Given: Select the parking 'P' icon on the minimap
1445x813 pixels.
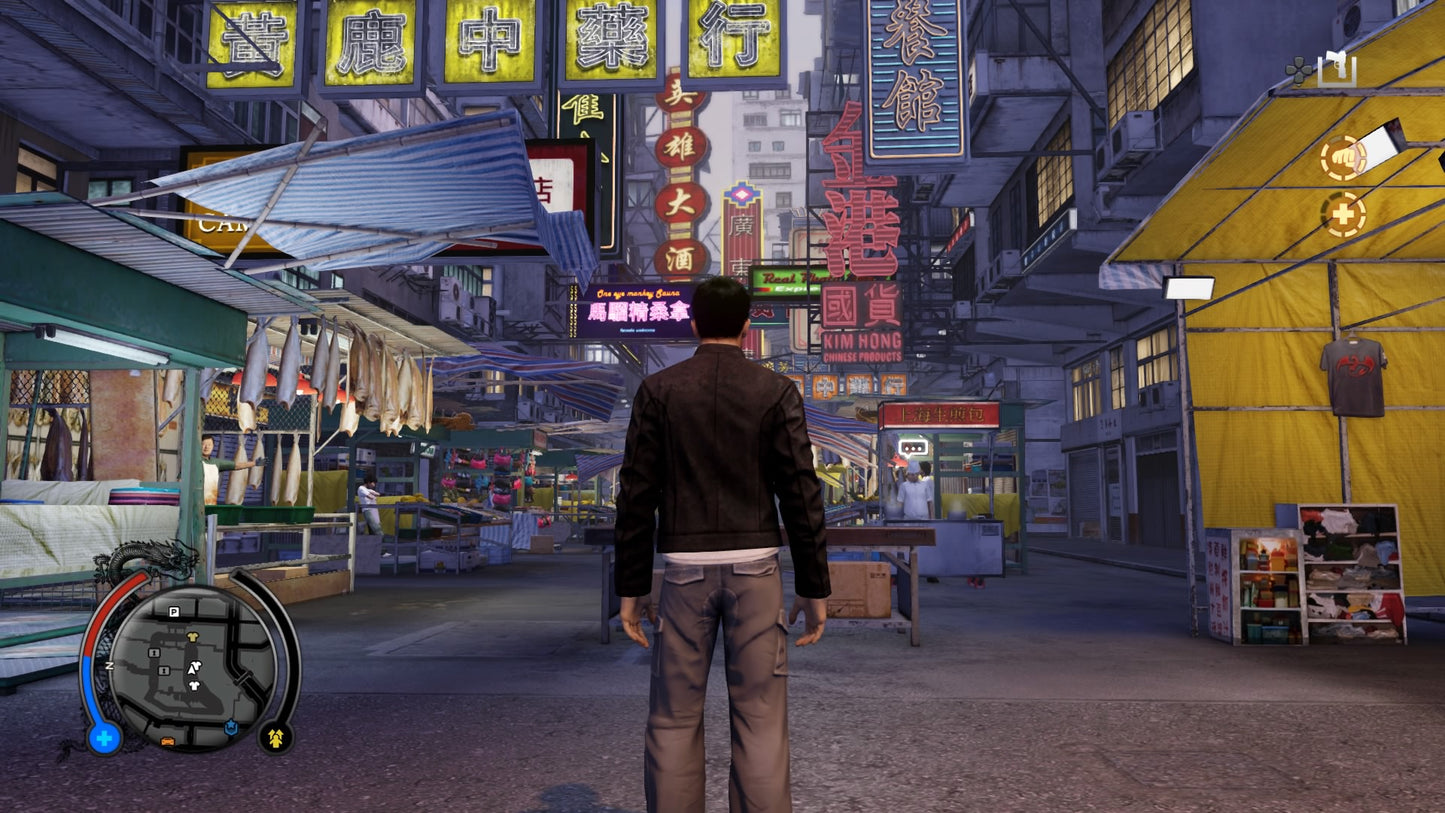Looking at the screenshot, I should pos(174,612).
